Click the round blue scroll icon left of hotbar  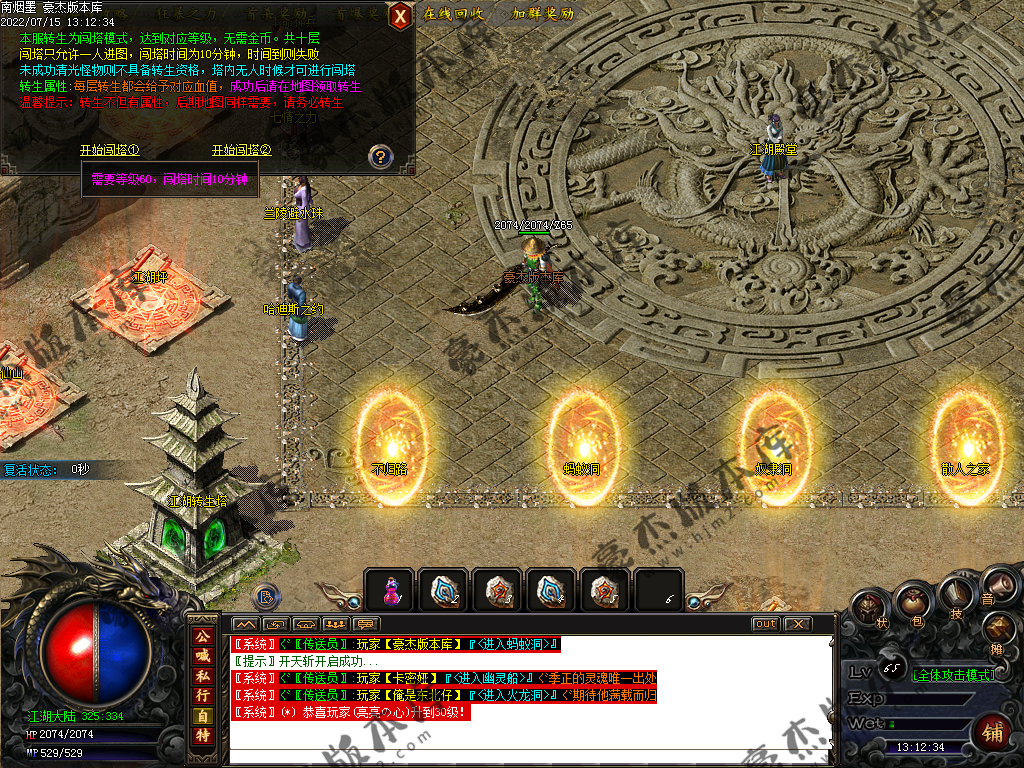266,596
